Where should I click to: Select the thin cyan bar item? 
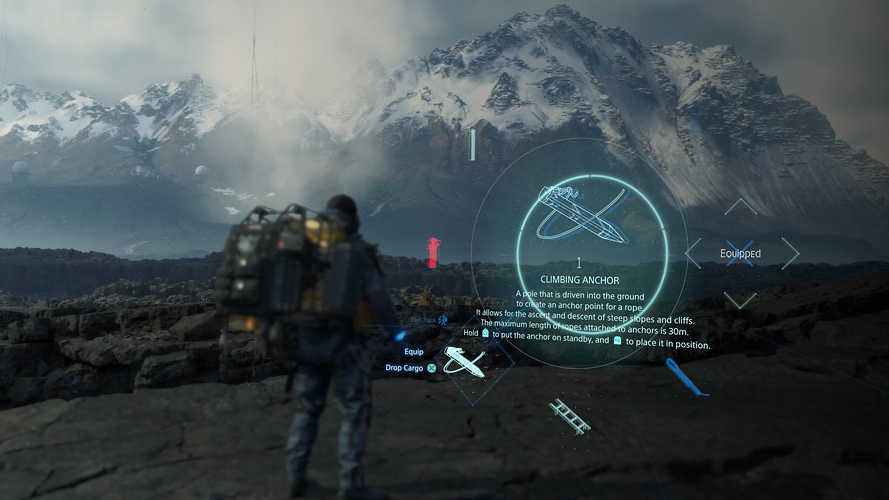point(472,146)
